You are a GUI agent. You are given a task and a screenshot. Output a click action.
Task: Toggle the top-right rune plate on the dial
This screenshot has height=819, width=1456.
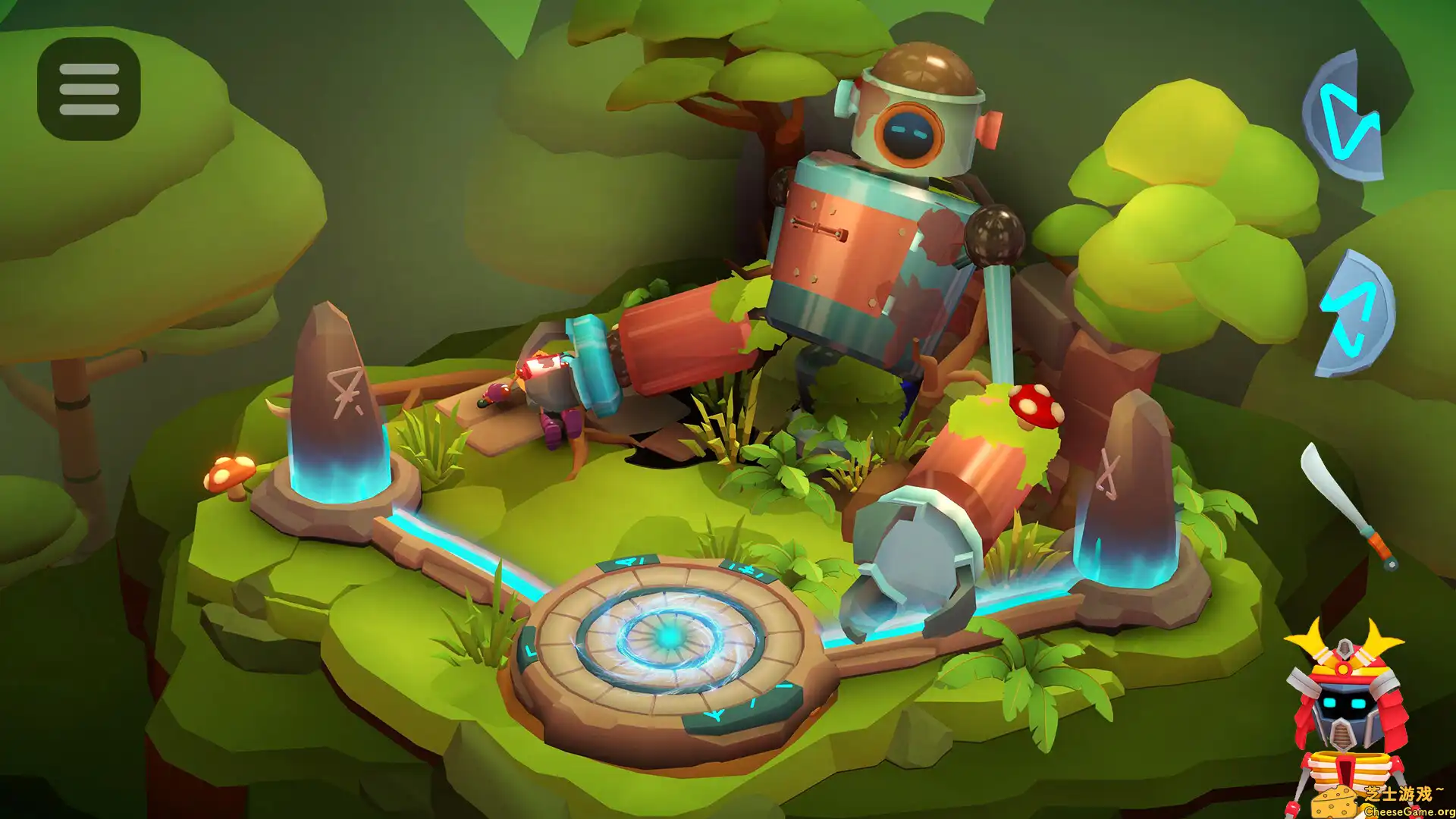coord(746,569)
